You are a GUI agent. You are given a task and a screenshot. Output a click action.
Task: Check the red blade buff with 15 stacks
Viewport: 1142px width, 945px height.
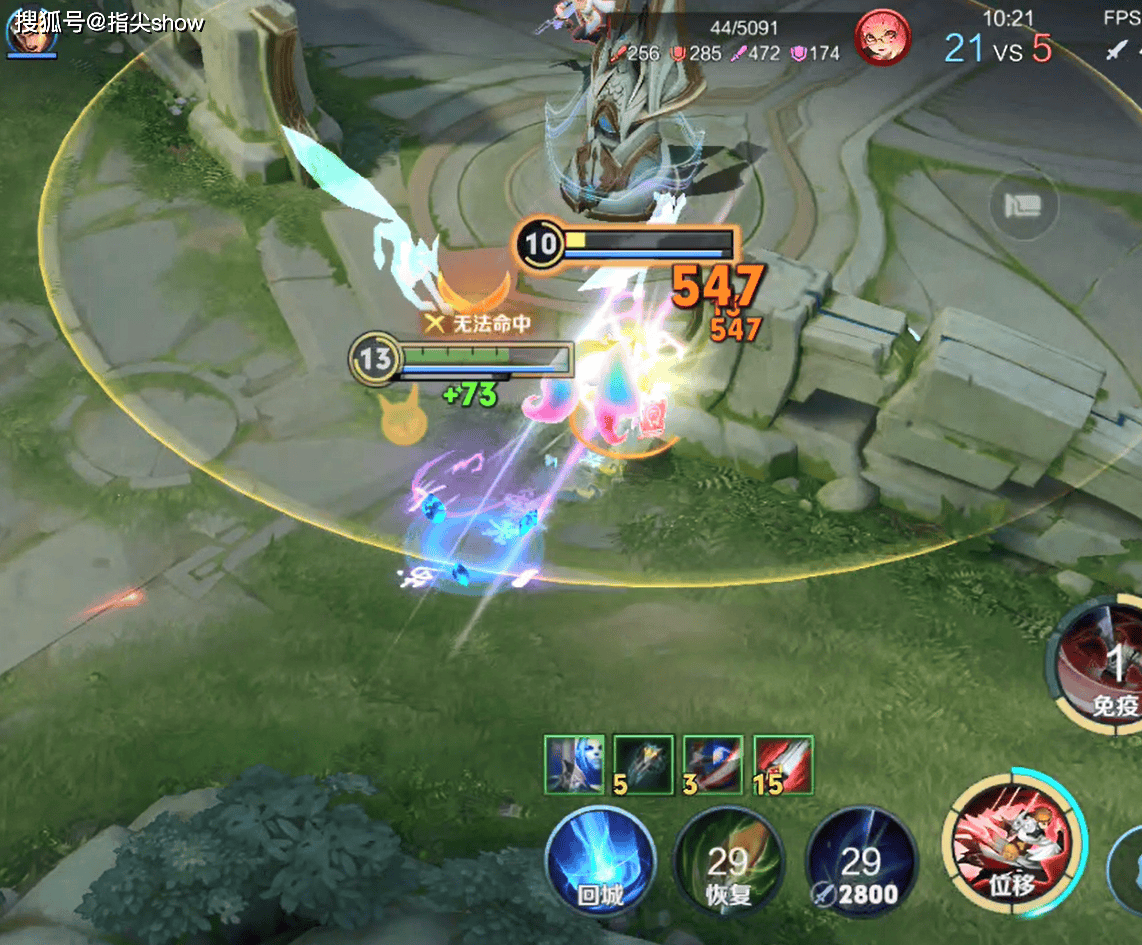pos(783,765)
